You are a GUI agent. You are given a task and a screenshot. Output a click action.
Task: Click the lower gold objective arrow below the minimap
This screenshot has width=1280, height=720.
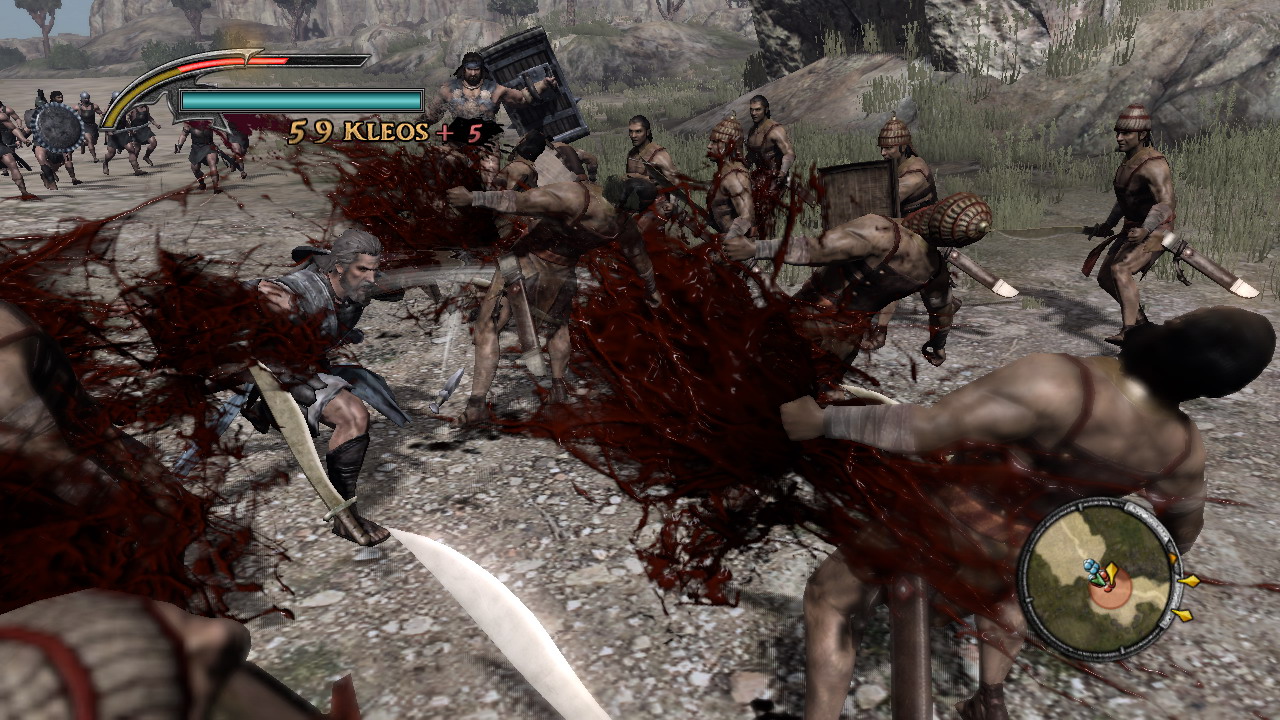tap(1182, 614)
